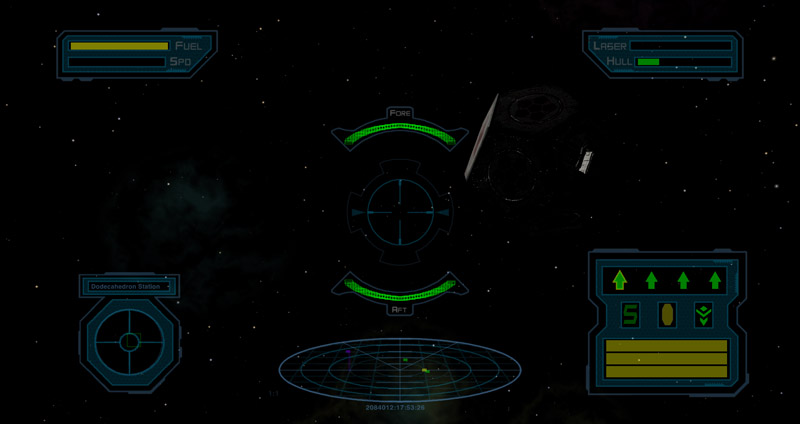Click the elliptical radar scanner
800x424 pixels.
[399, 369]
